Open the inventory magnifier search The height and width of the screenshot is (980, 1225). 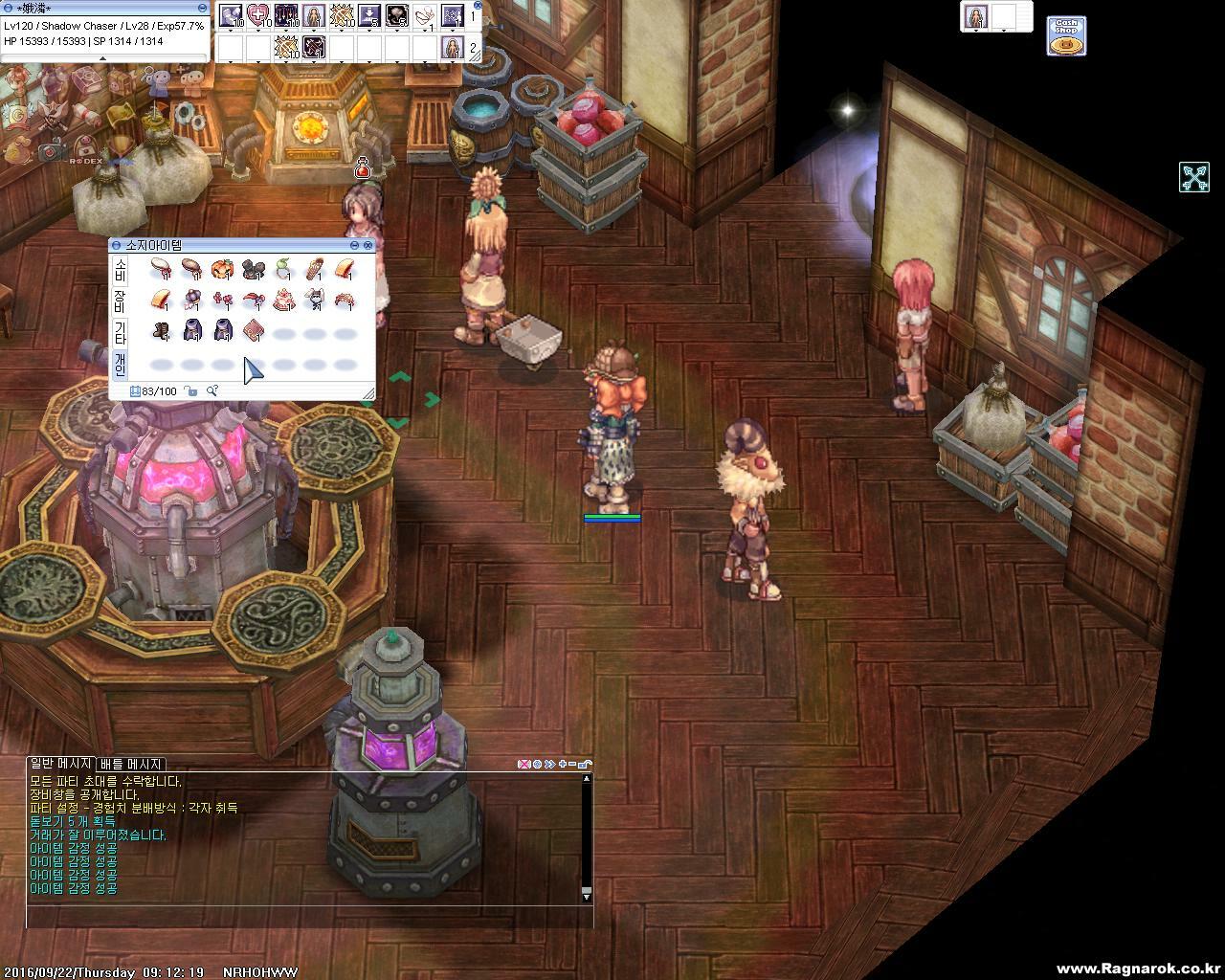212,390
